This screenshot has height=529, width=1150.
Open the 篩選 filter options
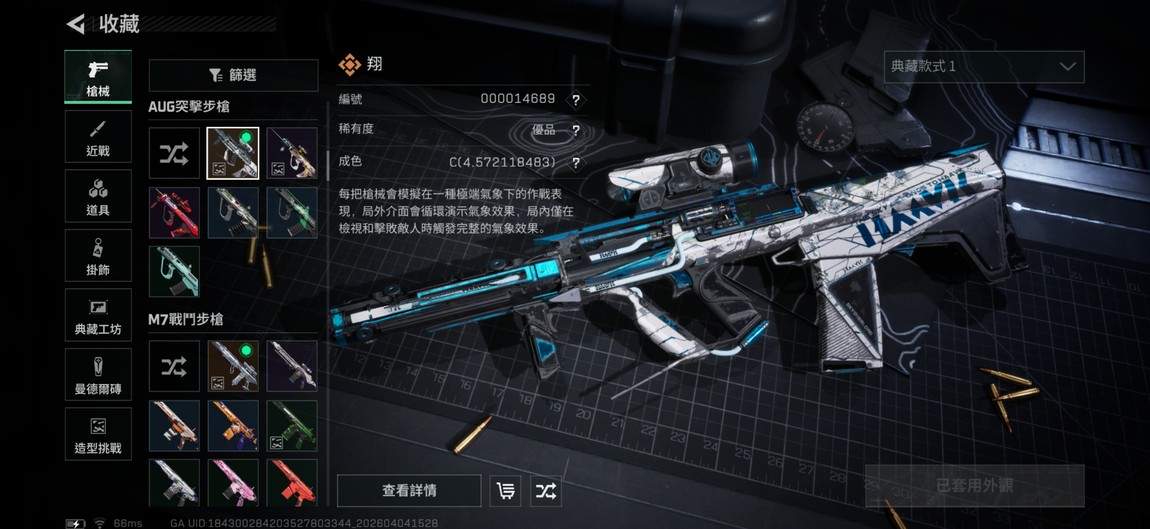233,75
